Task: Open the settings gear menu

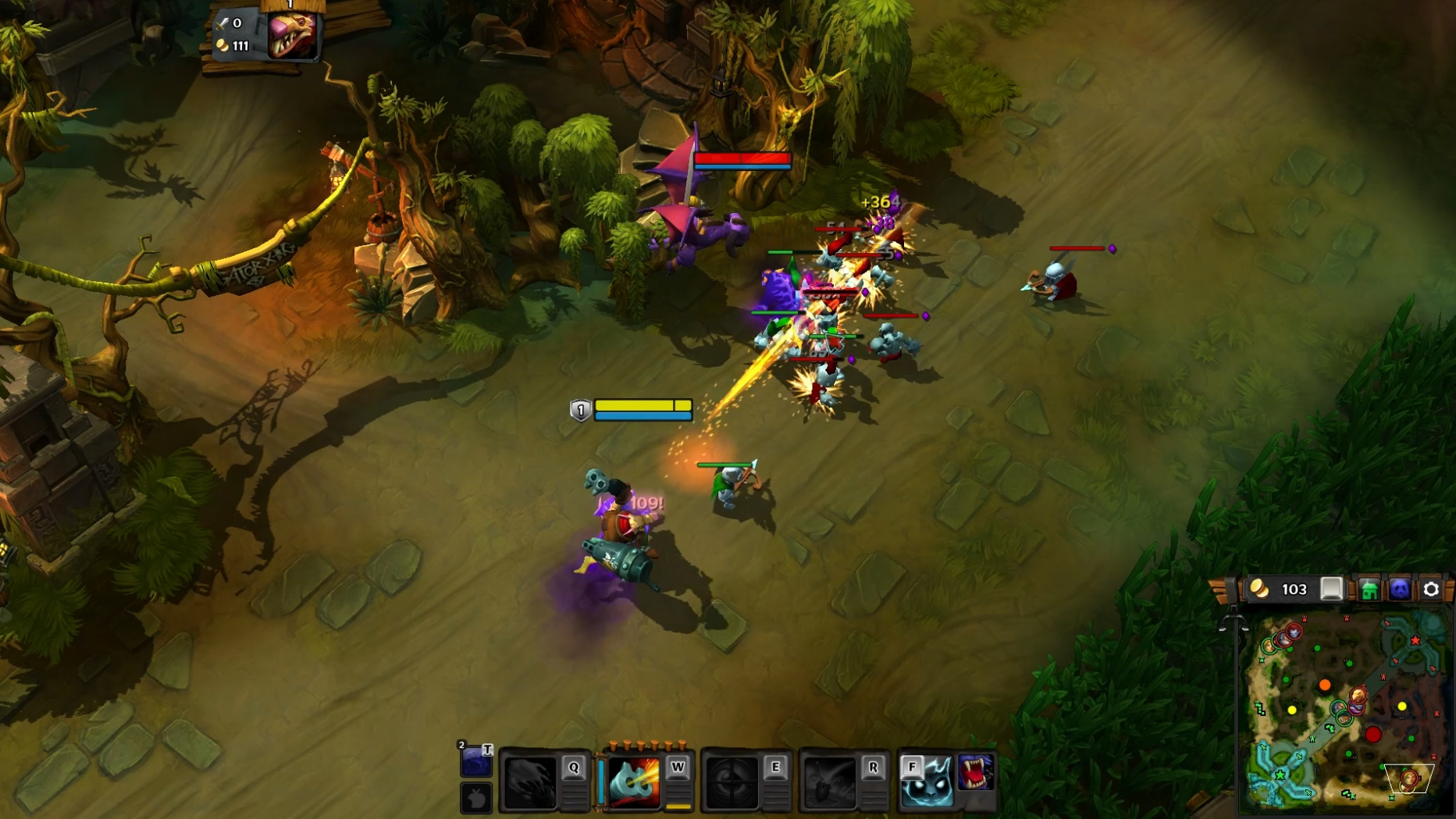Action: click(x=1430, y=589)
